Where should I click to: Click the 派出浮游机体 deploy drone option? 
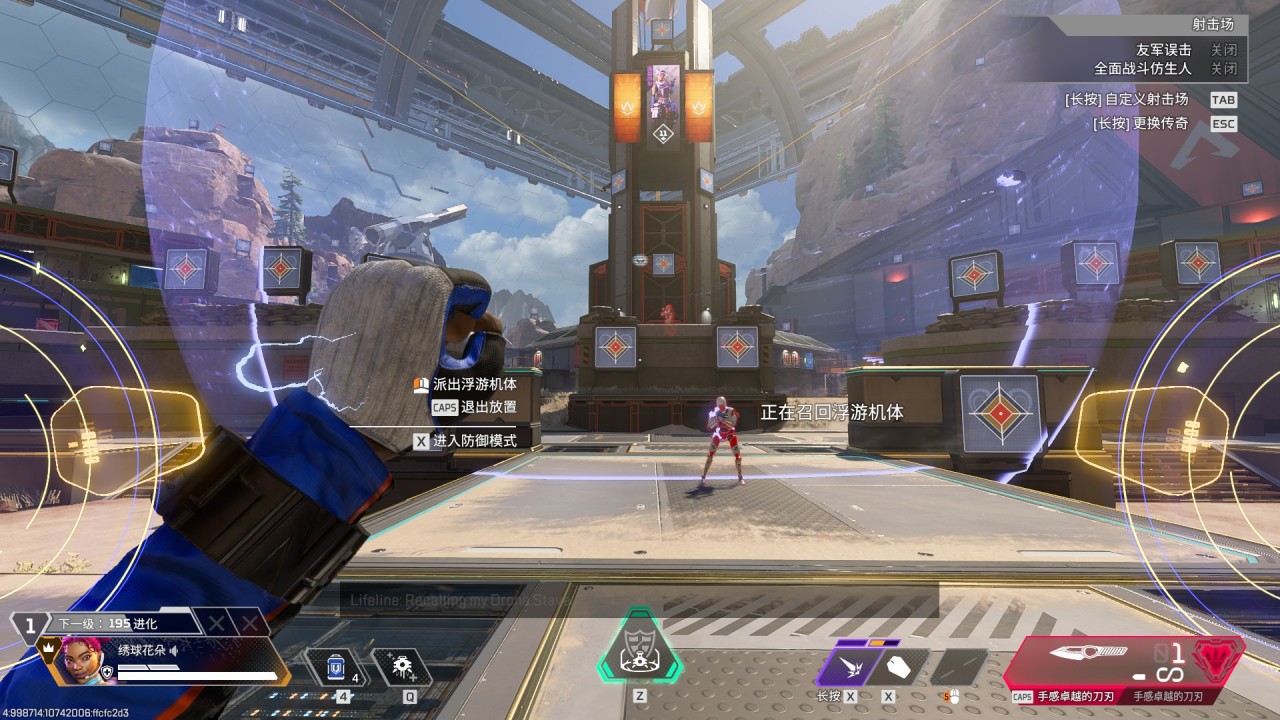coord(473,384)
